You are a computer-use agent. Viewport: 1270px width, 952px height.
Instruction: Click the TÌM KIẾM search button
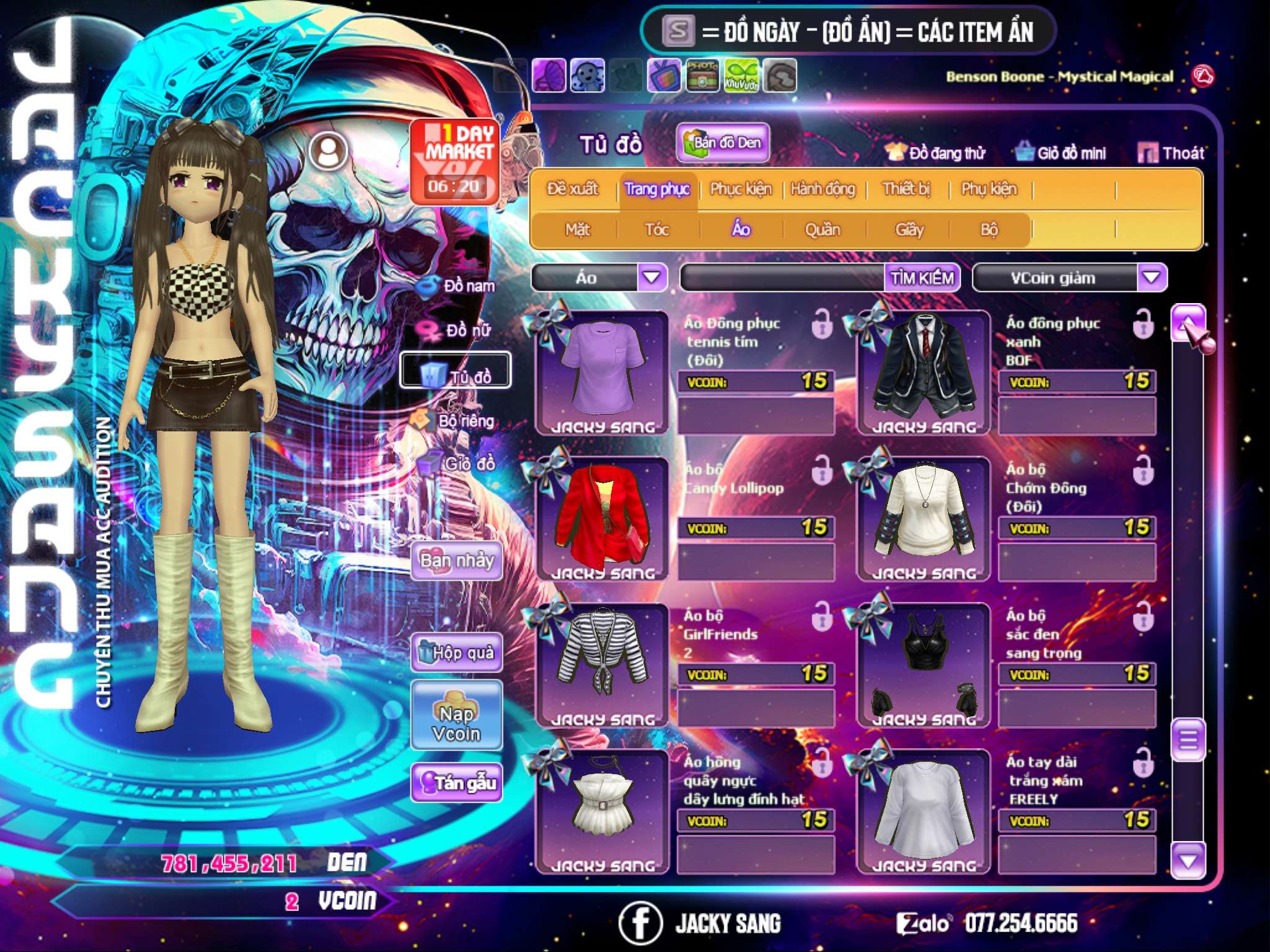coord(922,278)
